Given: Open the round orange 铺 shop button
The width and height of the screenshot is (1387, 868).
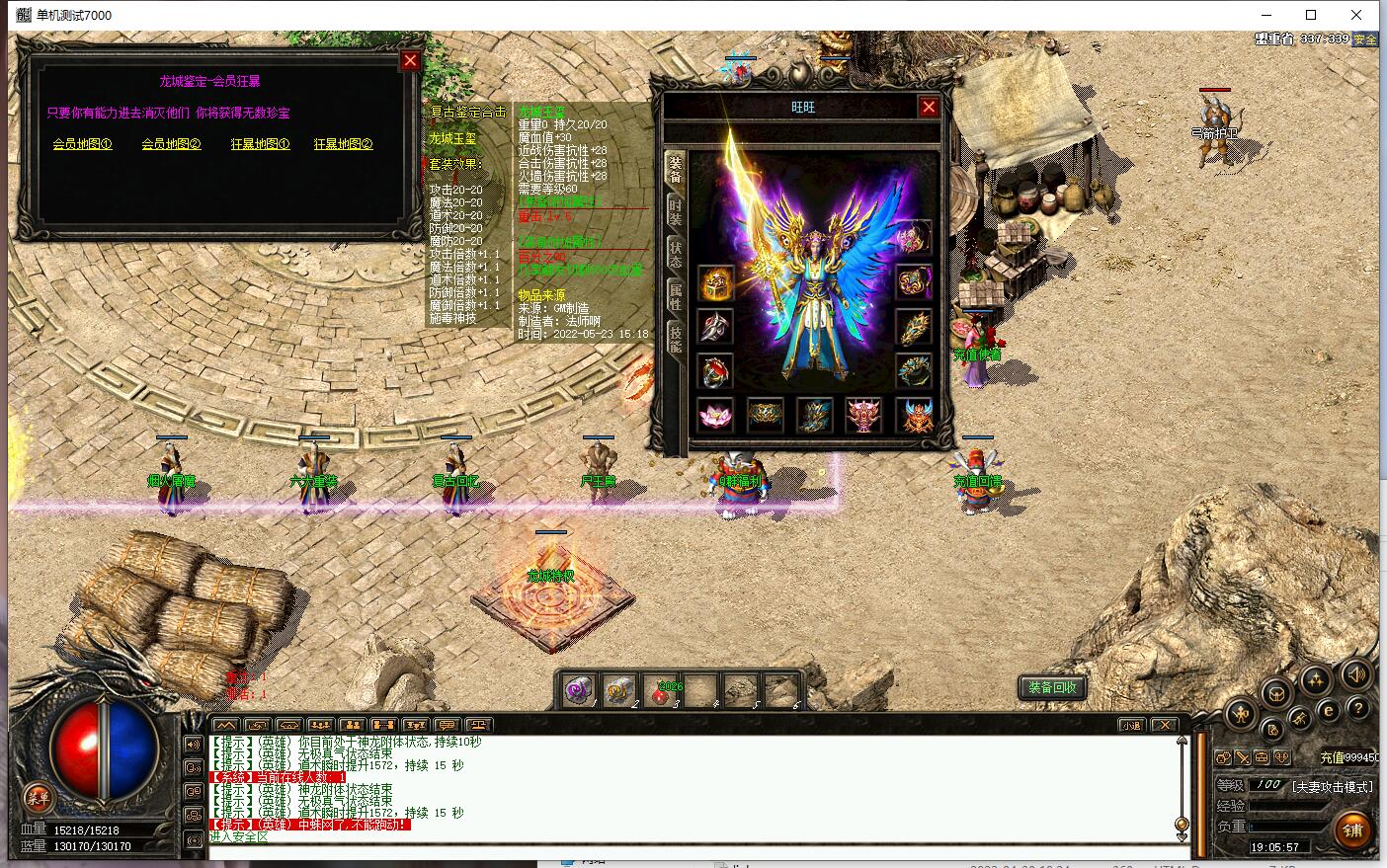Looking at the screenshot, I should [x=1352, y=829].
